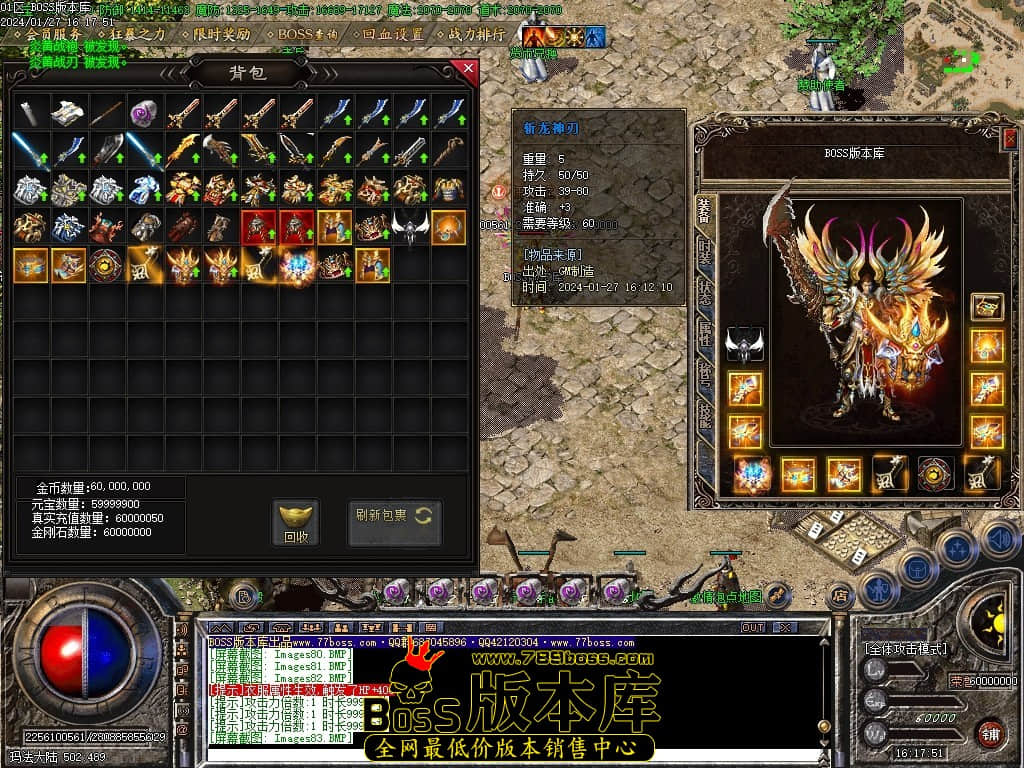This screenshot has height=768, width=1024.
Task: Switch to the 属性 attributes tab
Action: point(705,333)
